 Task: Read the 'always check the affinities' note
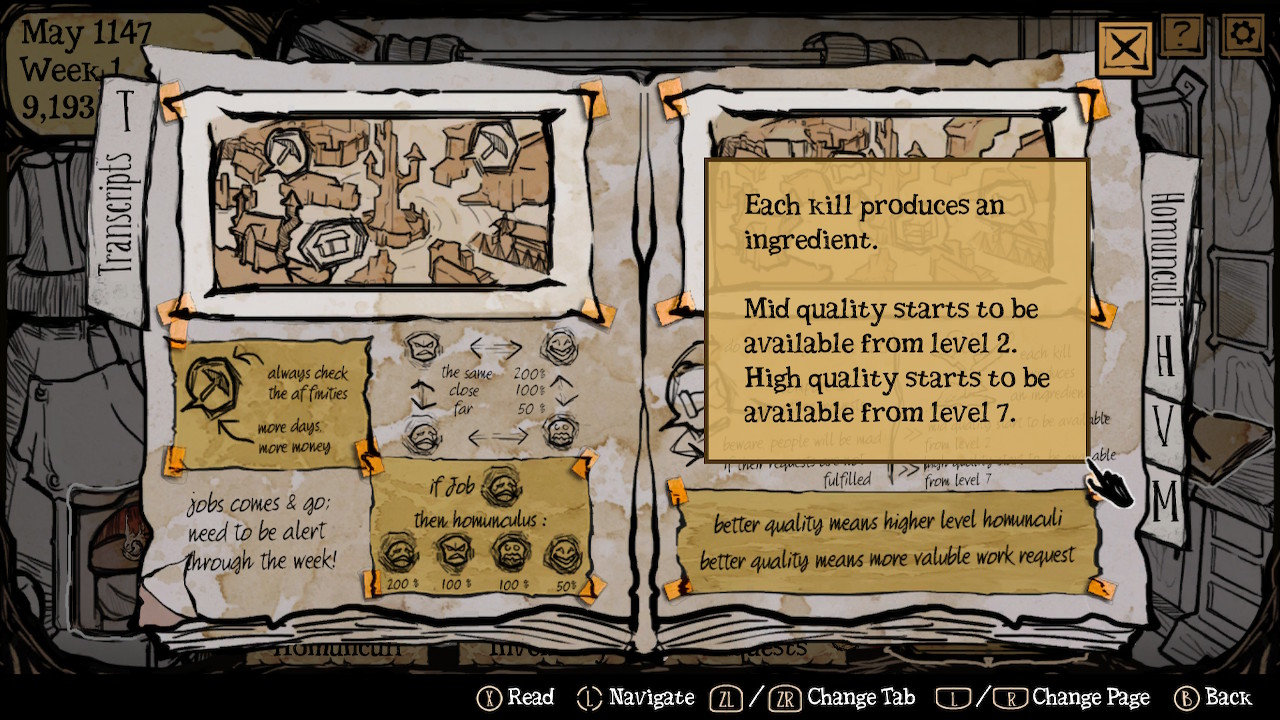[x=271, y=402]
